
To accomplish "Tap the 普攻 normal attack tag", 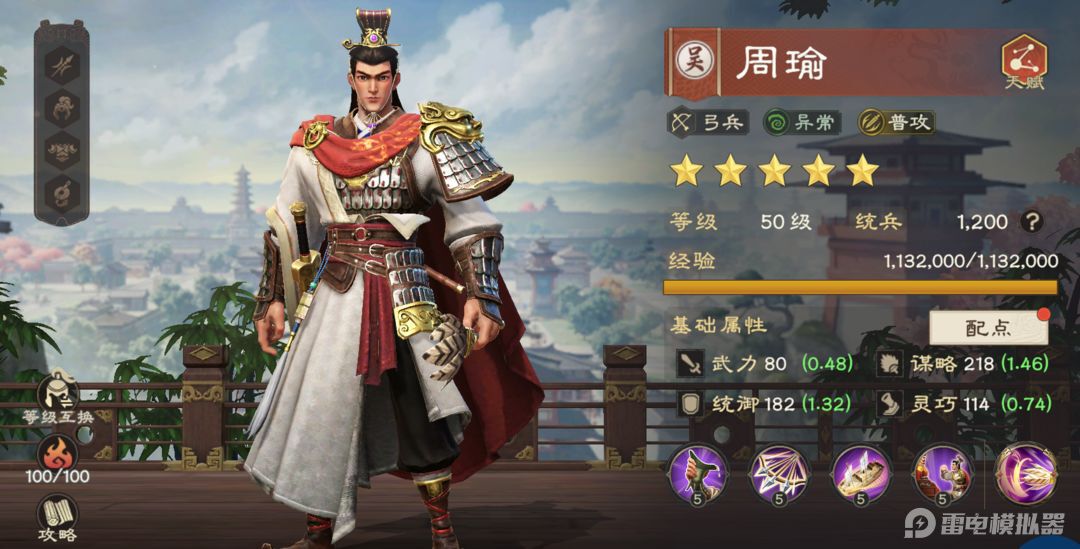I will (896, 123).
